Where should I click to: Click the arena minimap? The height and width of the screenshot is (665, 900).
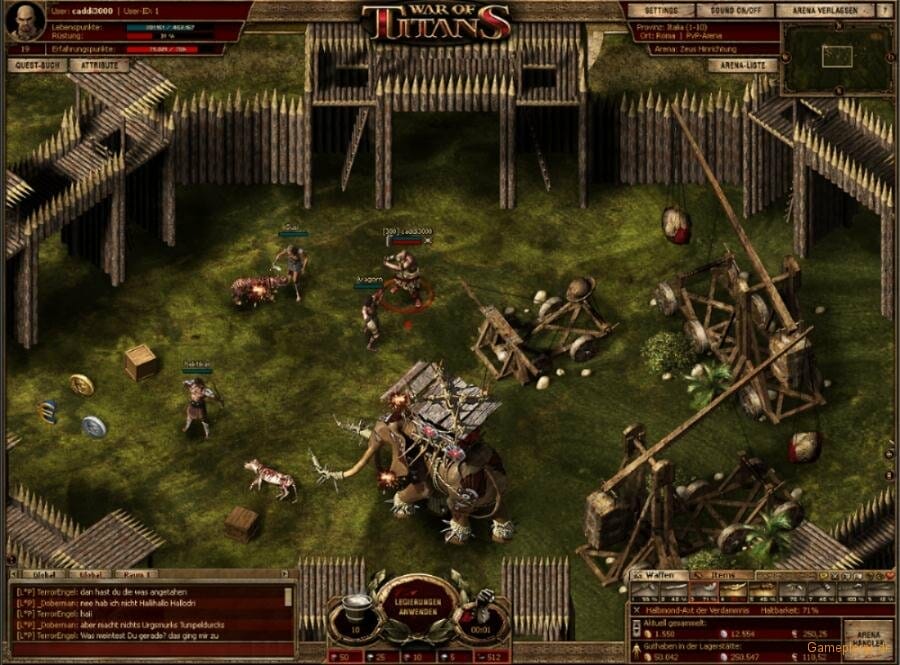[x=837, y=57]
